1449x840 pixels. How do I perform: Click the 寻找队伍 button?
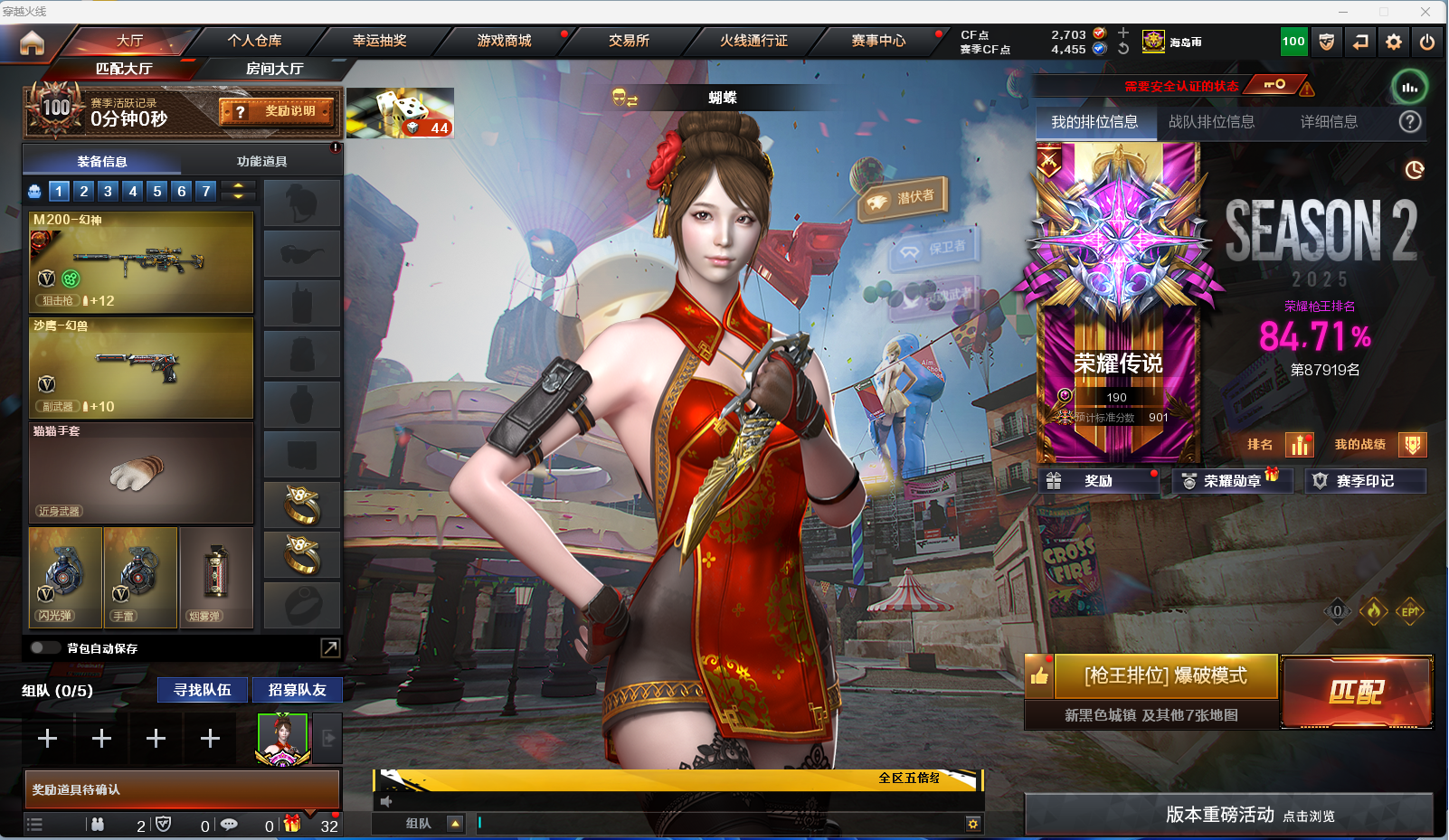203,690
